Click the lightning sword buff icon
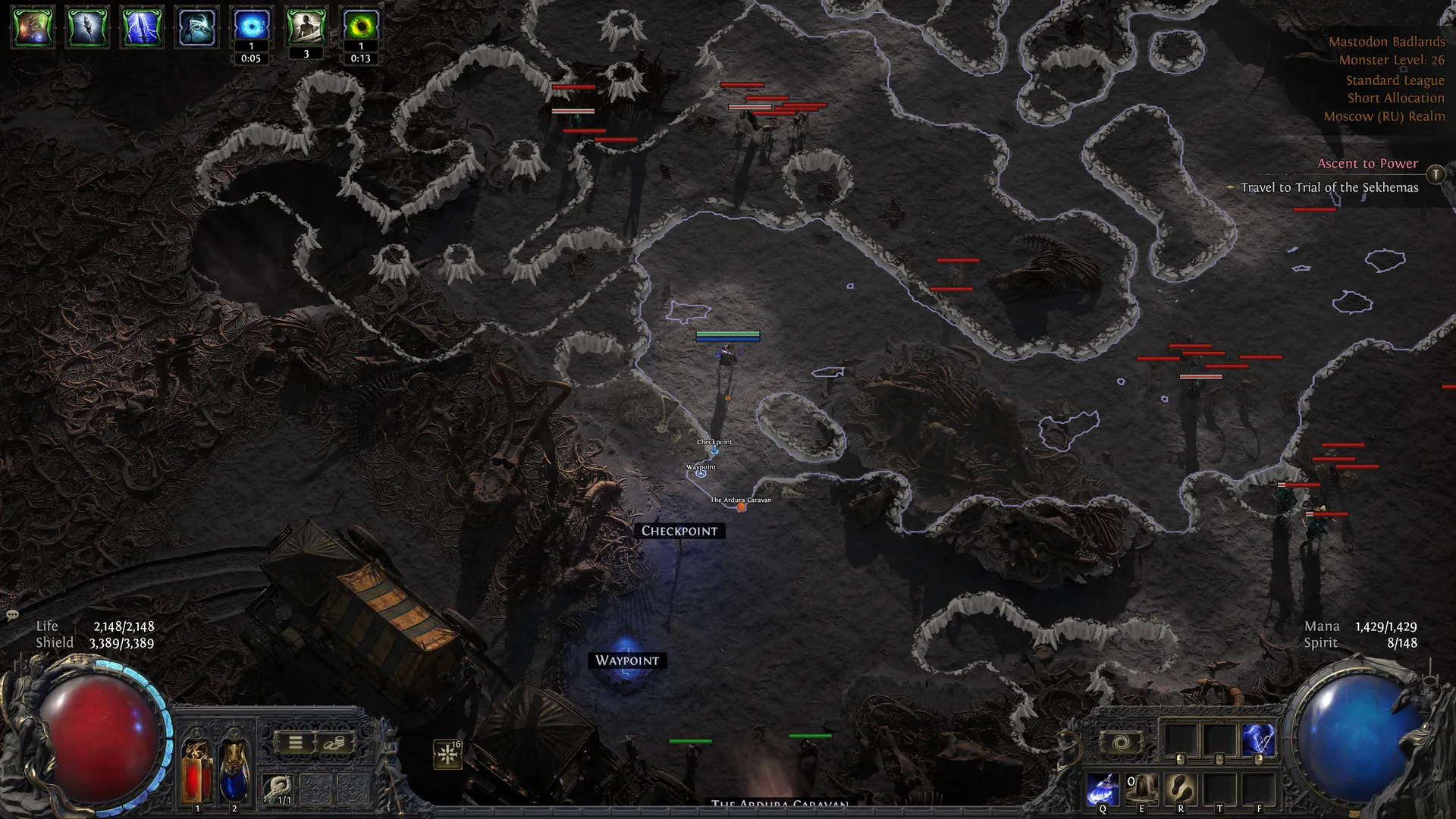The image size is (1456, 819). (142, 27)
